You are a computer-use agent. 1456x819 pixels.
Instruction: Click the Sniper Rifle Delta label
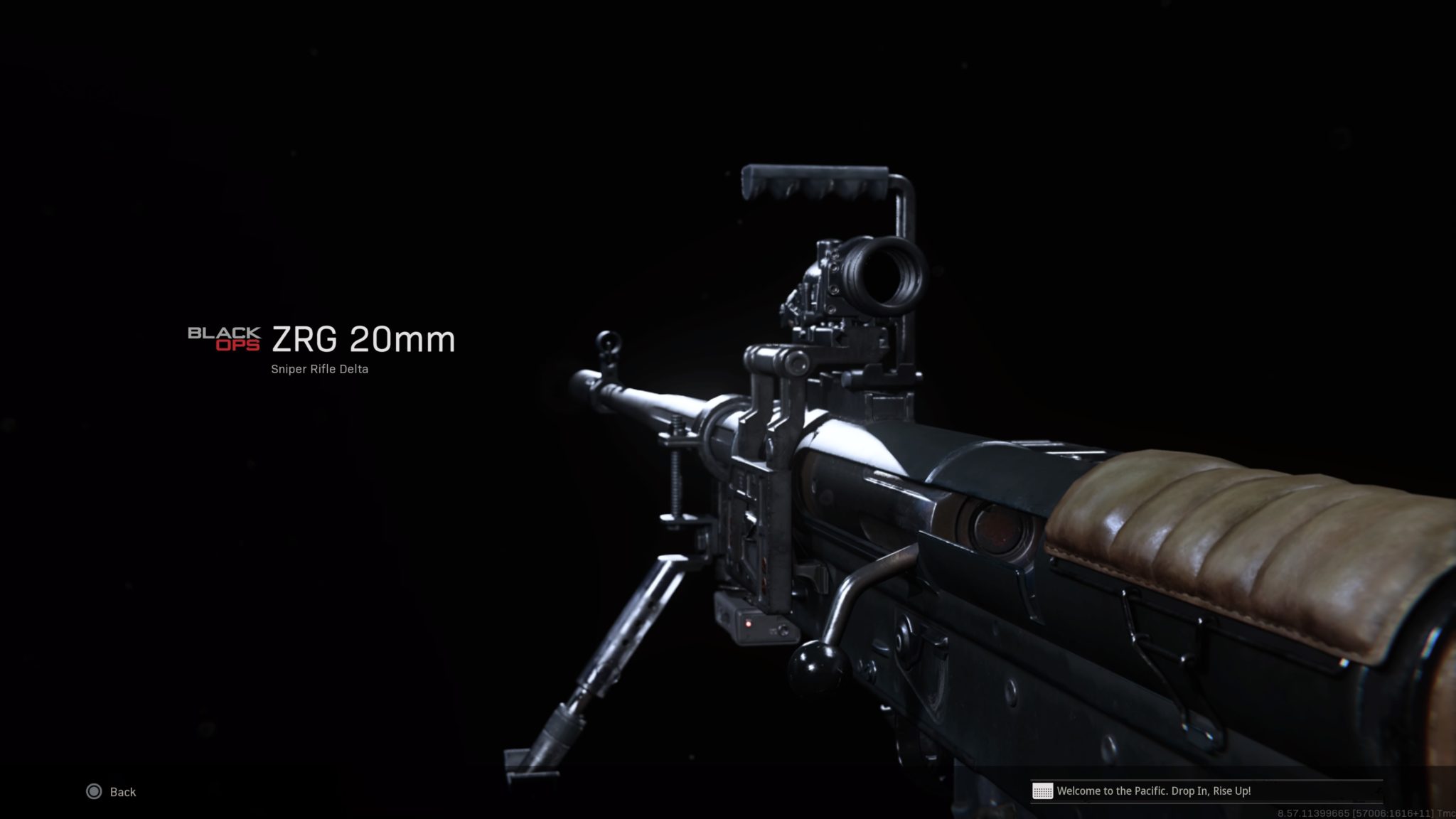click(x=320, y=369)
